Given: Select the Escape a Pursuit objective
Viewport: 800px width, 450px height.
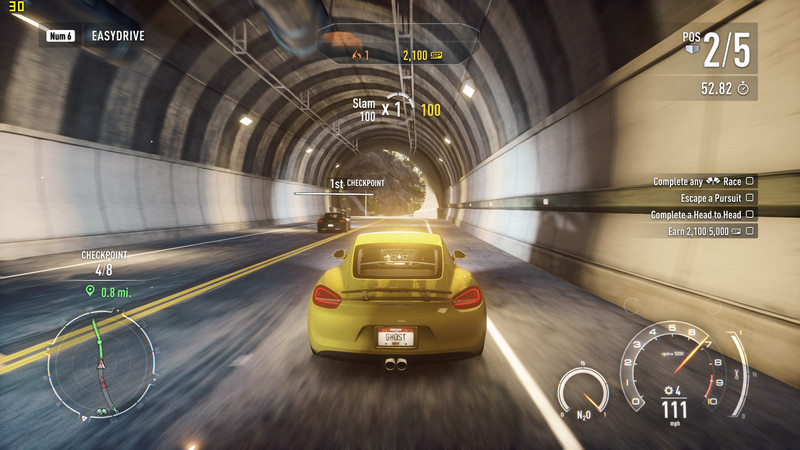Looking at the screenshot, I should point(703,198).
